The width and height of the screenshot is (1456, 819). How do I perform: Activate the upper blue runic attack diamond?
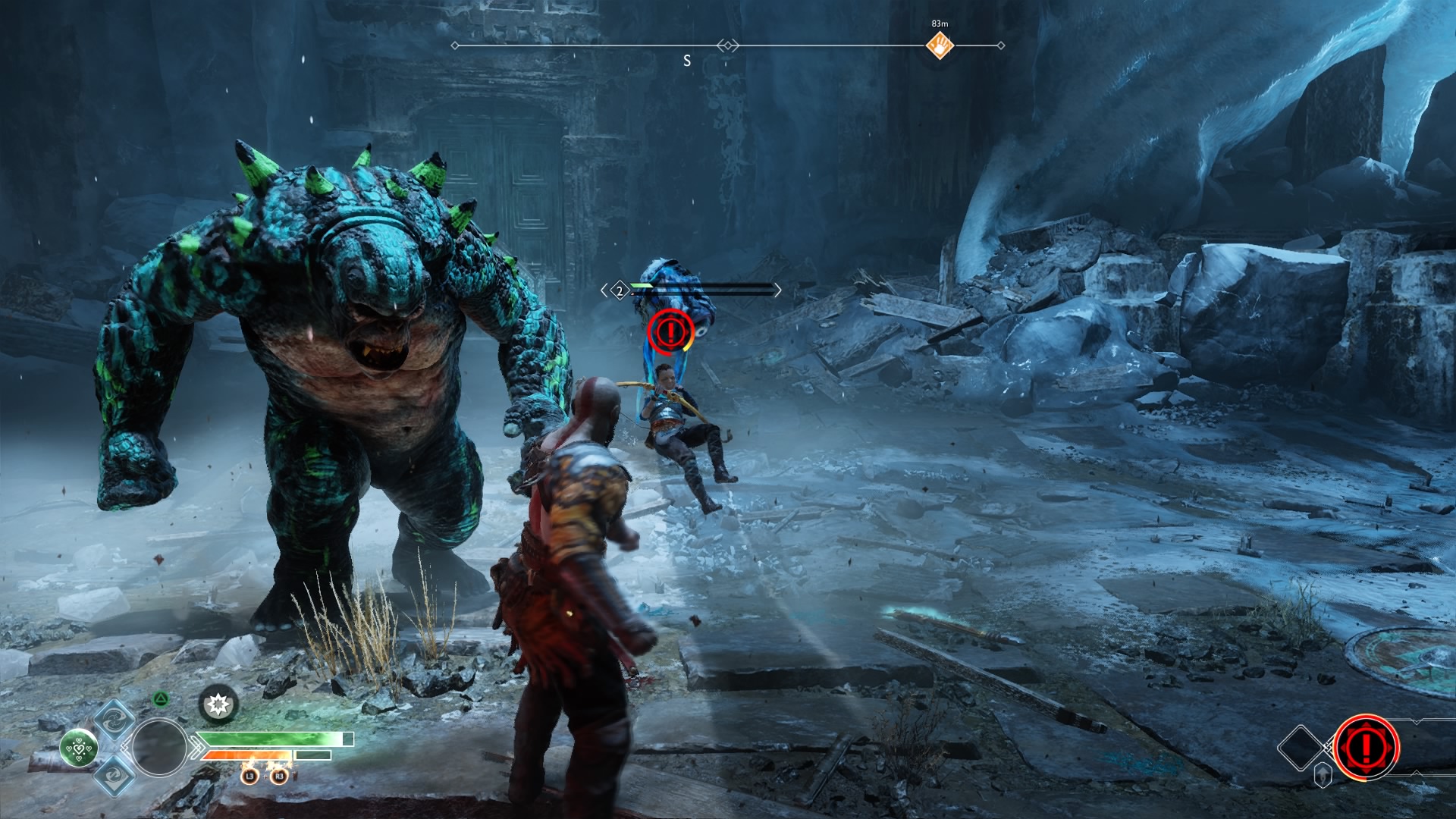point(115,720)
